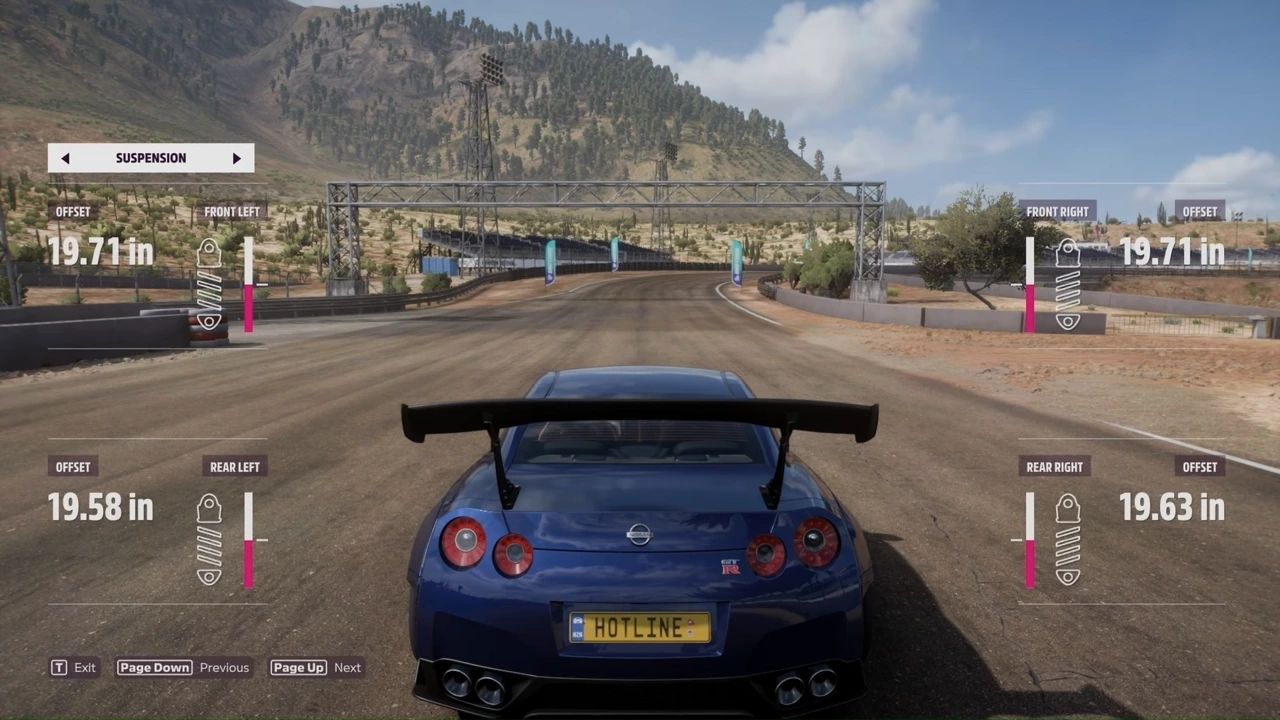
Task: Click the FRONT RIGHT corner label
Action: (x=1057, y=211)
